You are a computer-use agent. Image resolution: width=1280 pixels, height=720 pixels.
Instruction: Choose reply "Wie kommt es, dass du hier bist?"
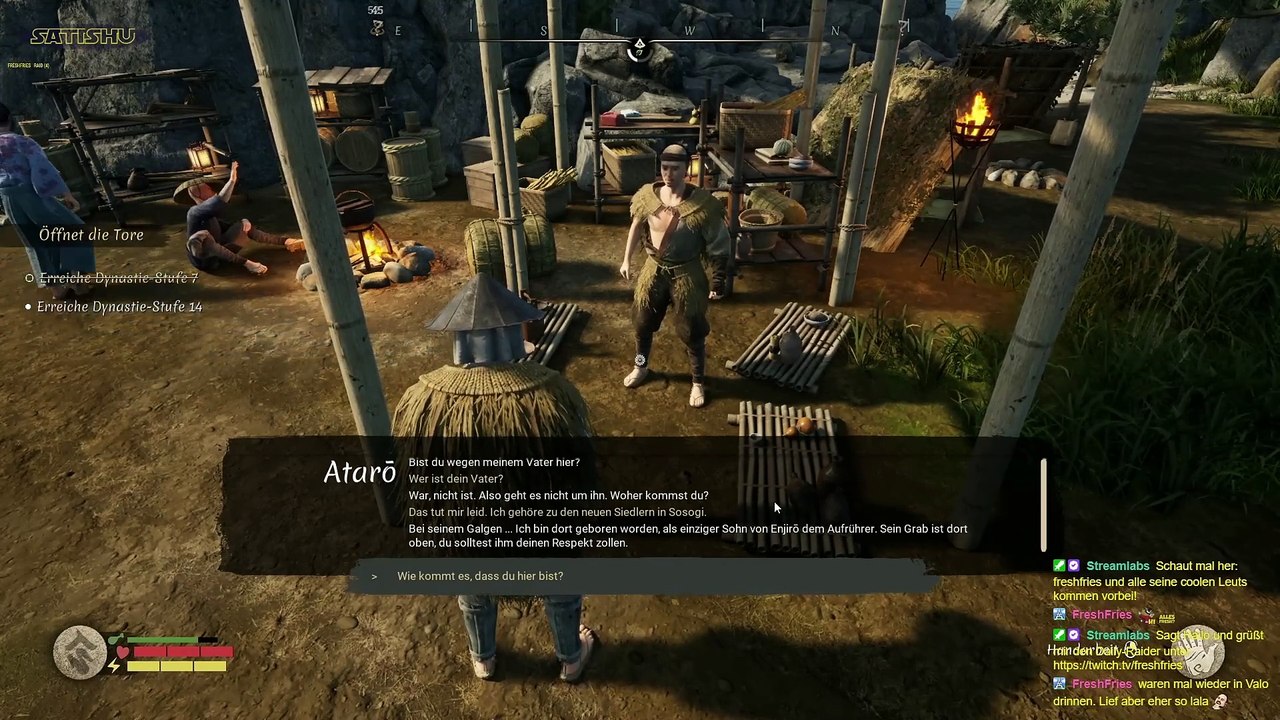click(x=480, y=576)
